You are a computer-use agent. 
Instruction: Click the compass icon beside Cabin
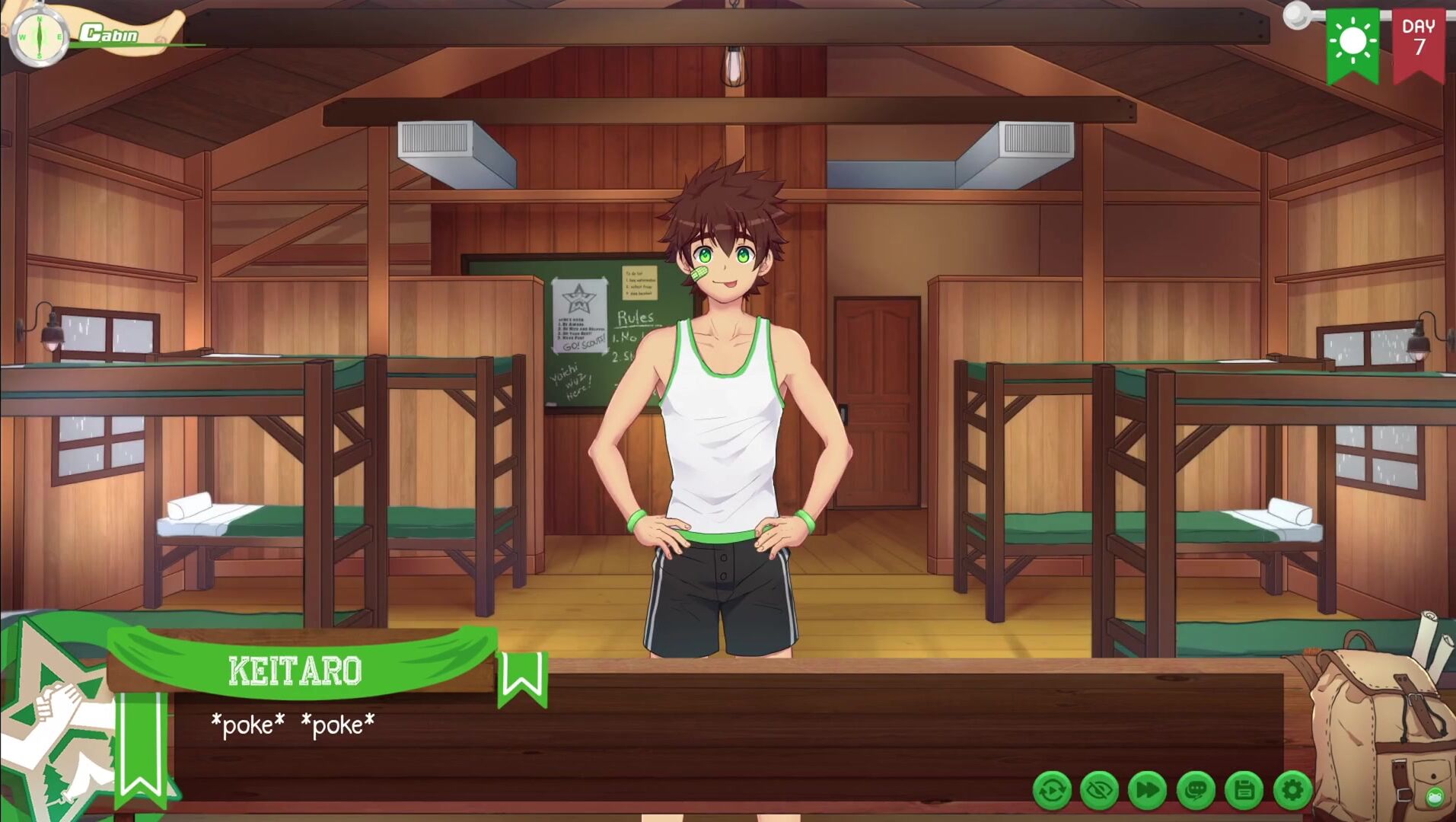pyautogui.click(x=37, y=35)
